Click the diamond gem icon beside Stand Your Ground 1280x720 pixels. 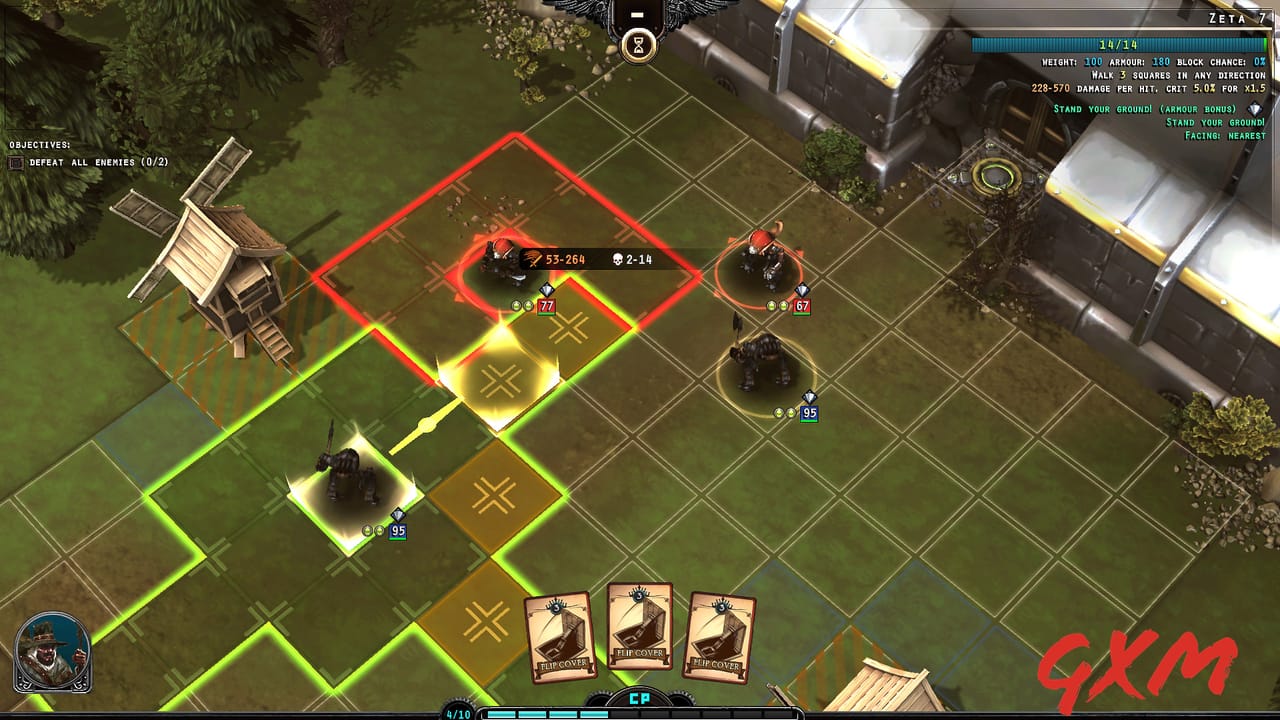[x=1253, y=110]
